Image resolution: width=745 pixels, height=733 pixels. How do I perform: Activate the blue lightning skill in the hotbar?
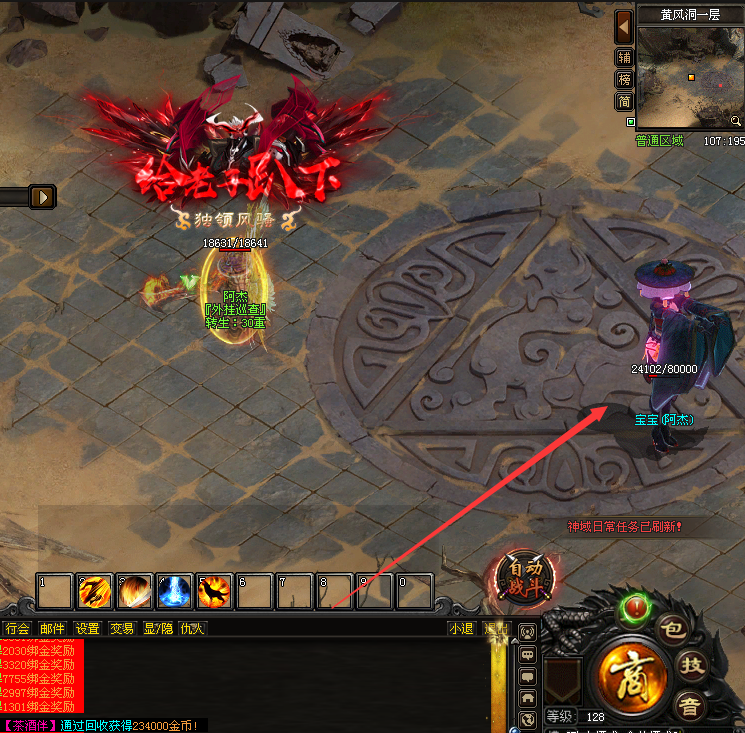tap(175, 592)
